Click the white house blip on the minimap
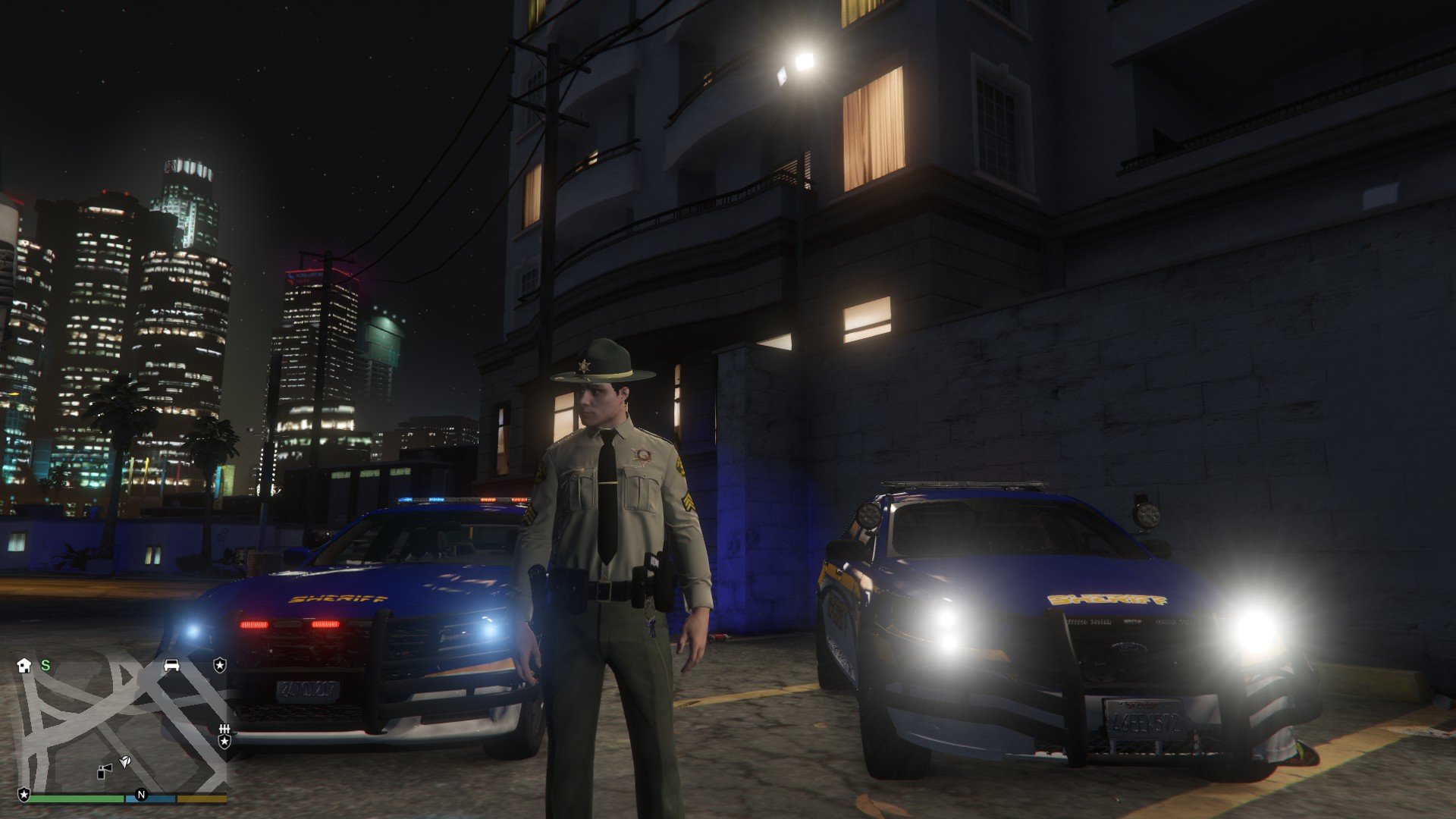The height and width of the screenshot is (819, 1456). coord(24,665)
